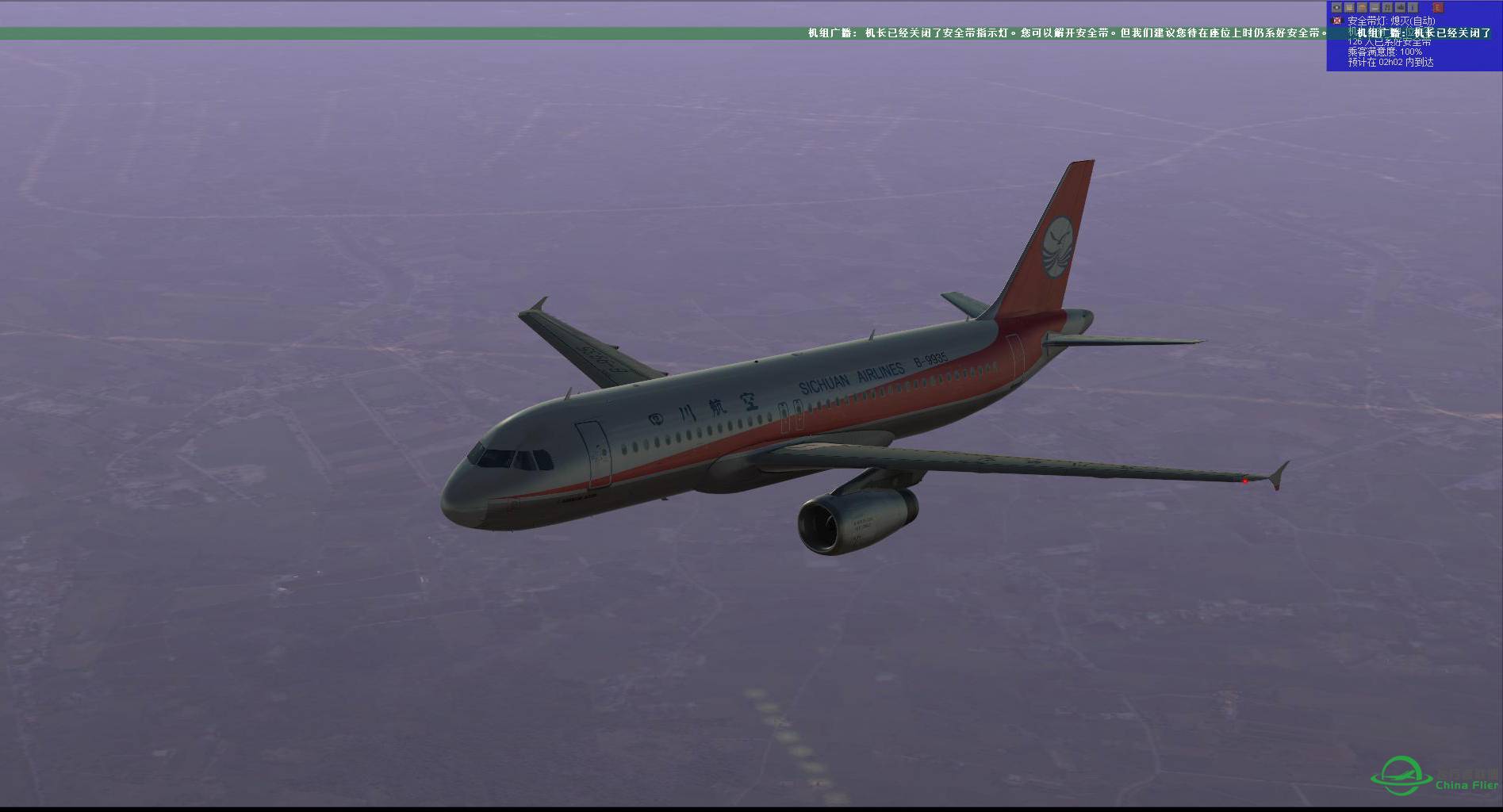Open the music note icon in the panel toolbar

tap(1387, 7)
